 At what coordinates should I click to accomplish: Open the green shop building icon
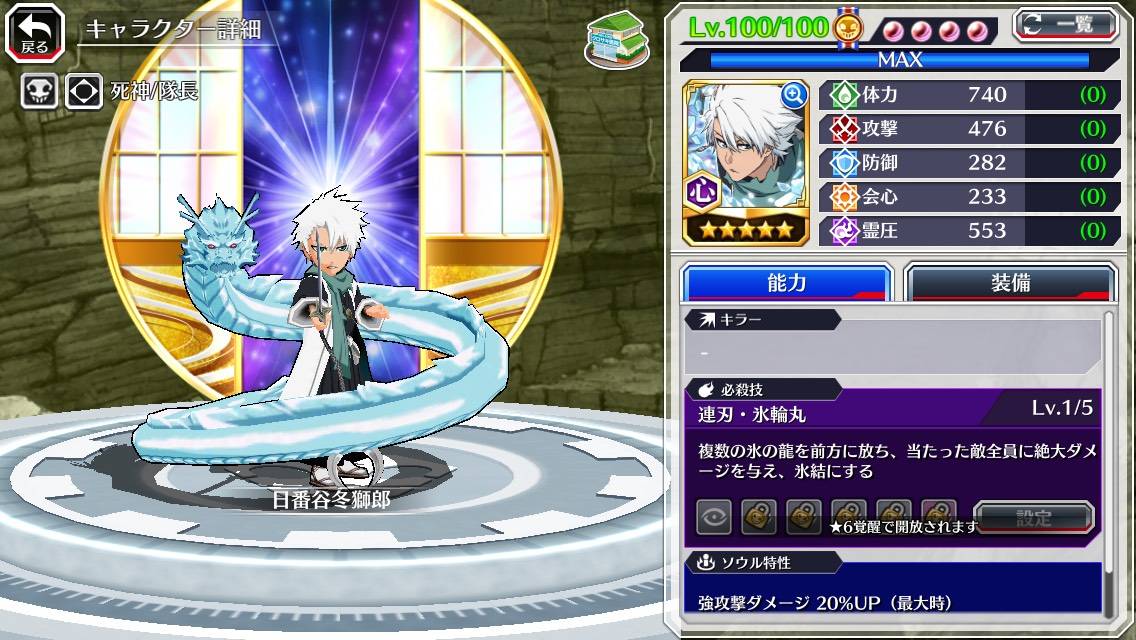[x=614, y=37]
